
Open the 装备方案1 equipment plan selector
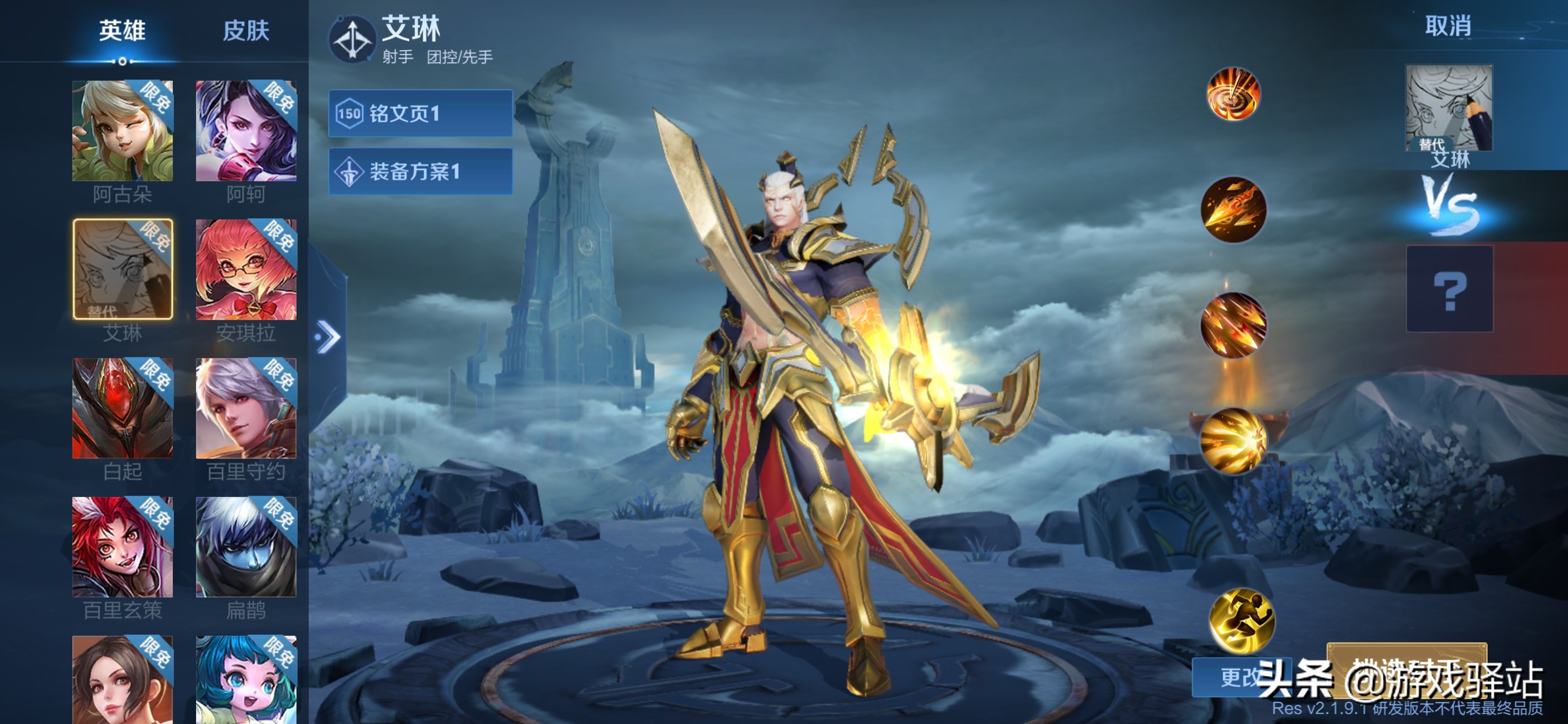click(420, 171)
